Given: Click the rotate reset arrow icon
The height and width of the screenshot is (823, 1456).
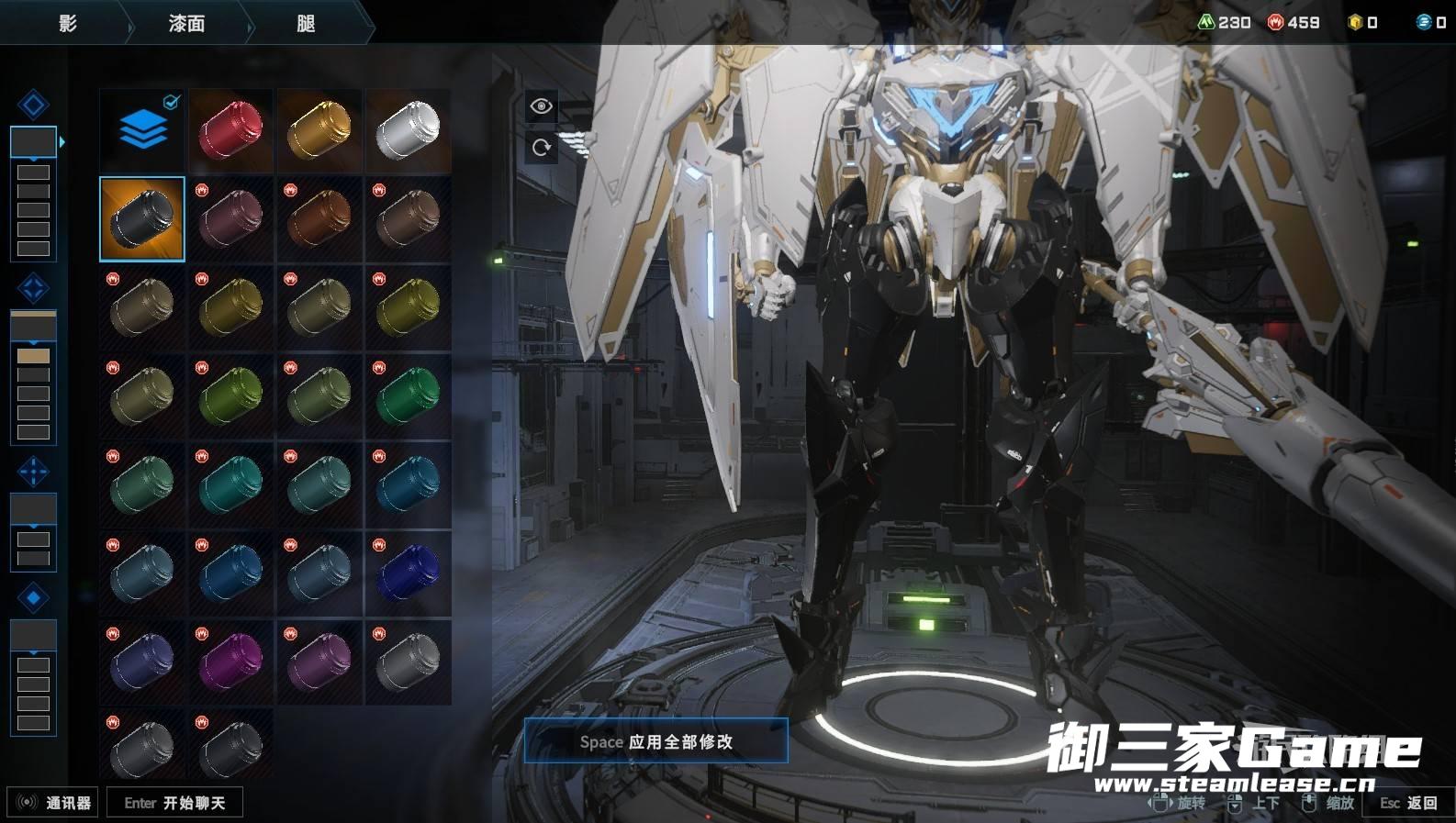Looking at the screenshot, I should pyautogui.click(x=541, y=147).
